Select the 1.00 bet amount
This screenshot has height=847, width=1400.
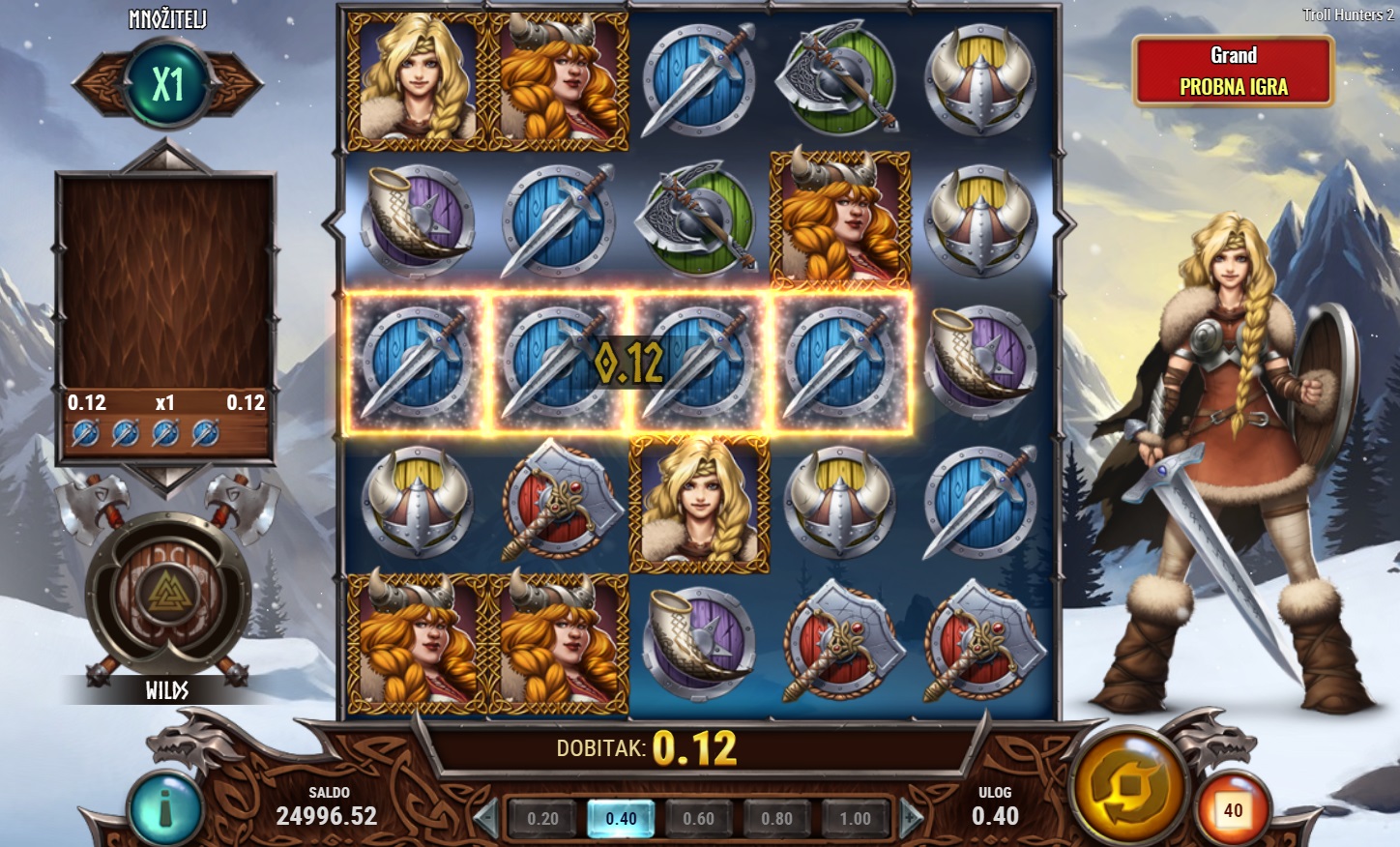pos(855,818)
